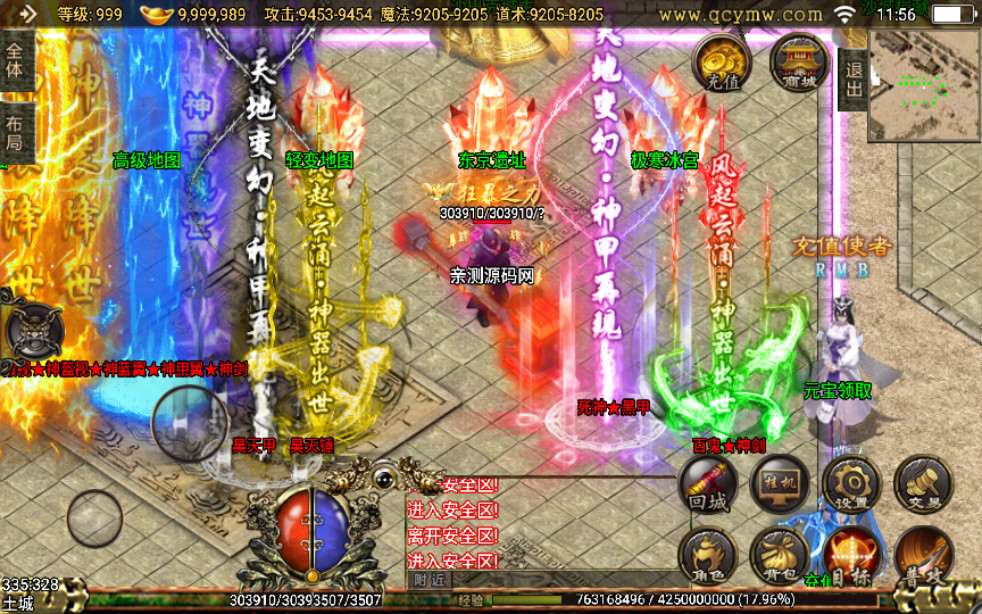
Task: Click the gold ingot currency icon
Action: click(x=157, y=14)
